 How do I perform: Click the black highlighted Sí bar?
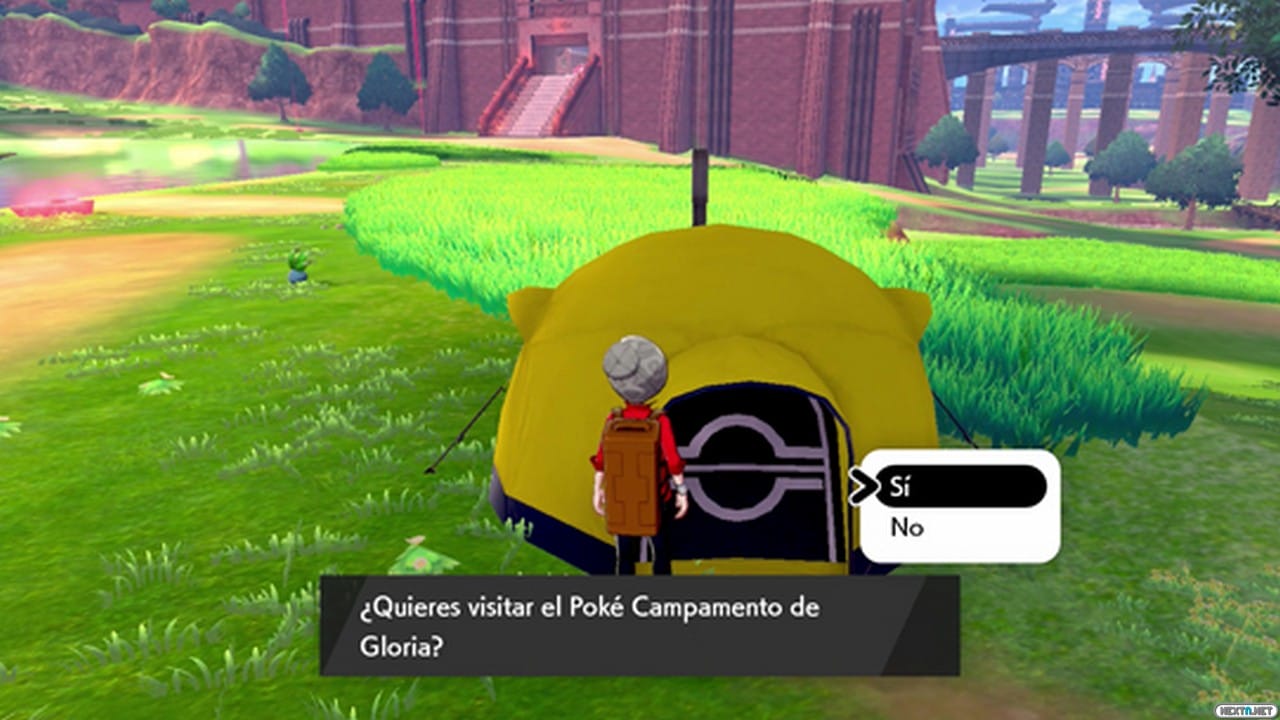960,486
